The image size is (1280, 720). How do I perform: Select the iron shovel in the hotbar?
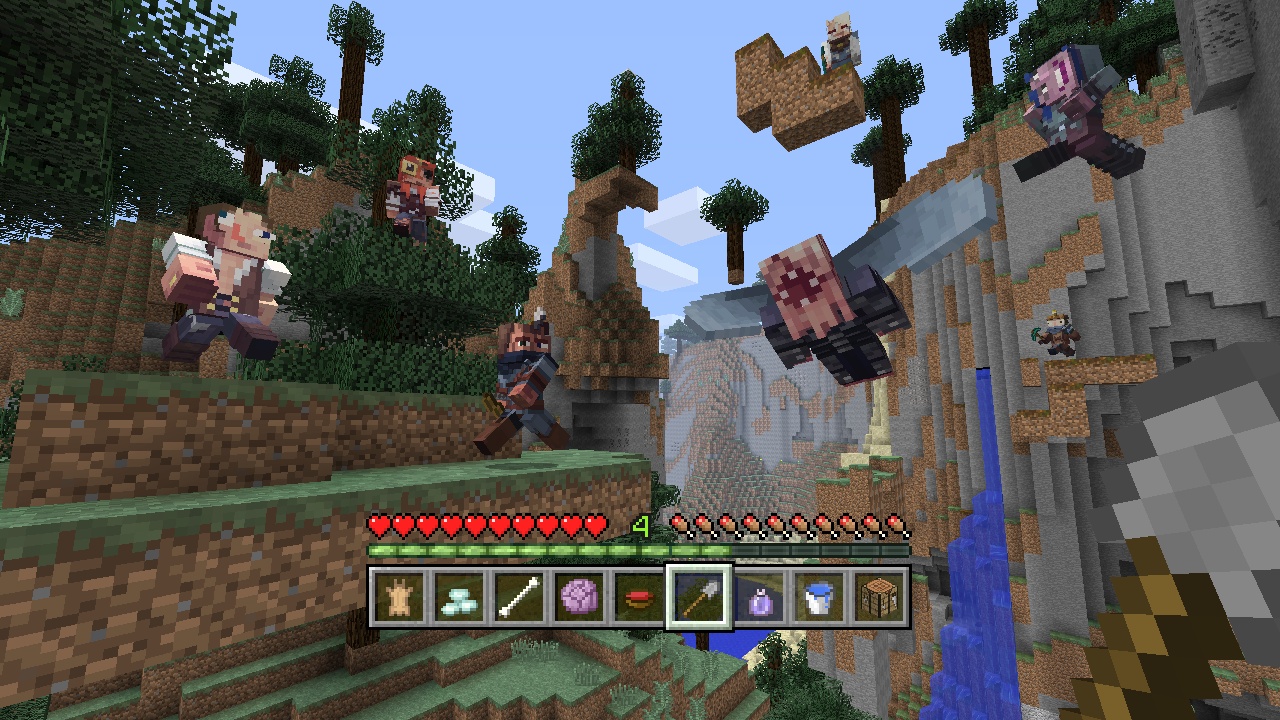click(x=697, y=597)
